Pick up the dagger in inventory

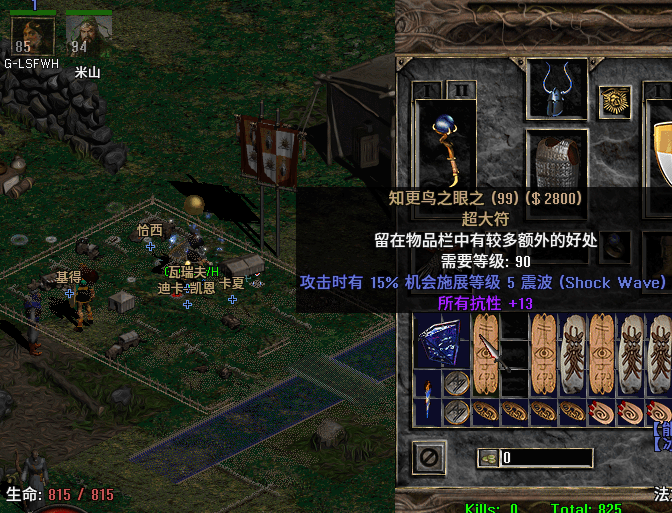(492, 351)
